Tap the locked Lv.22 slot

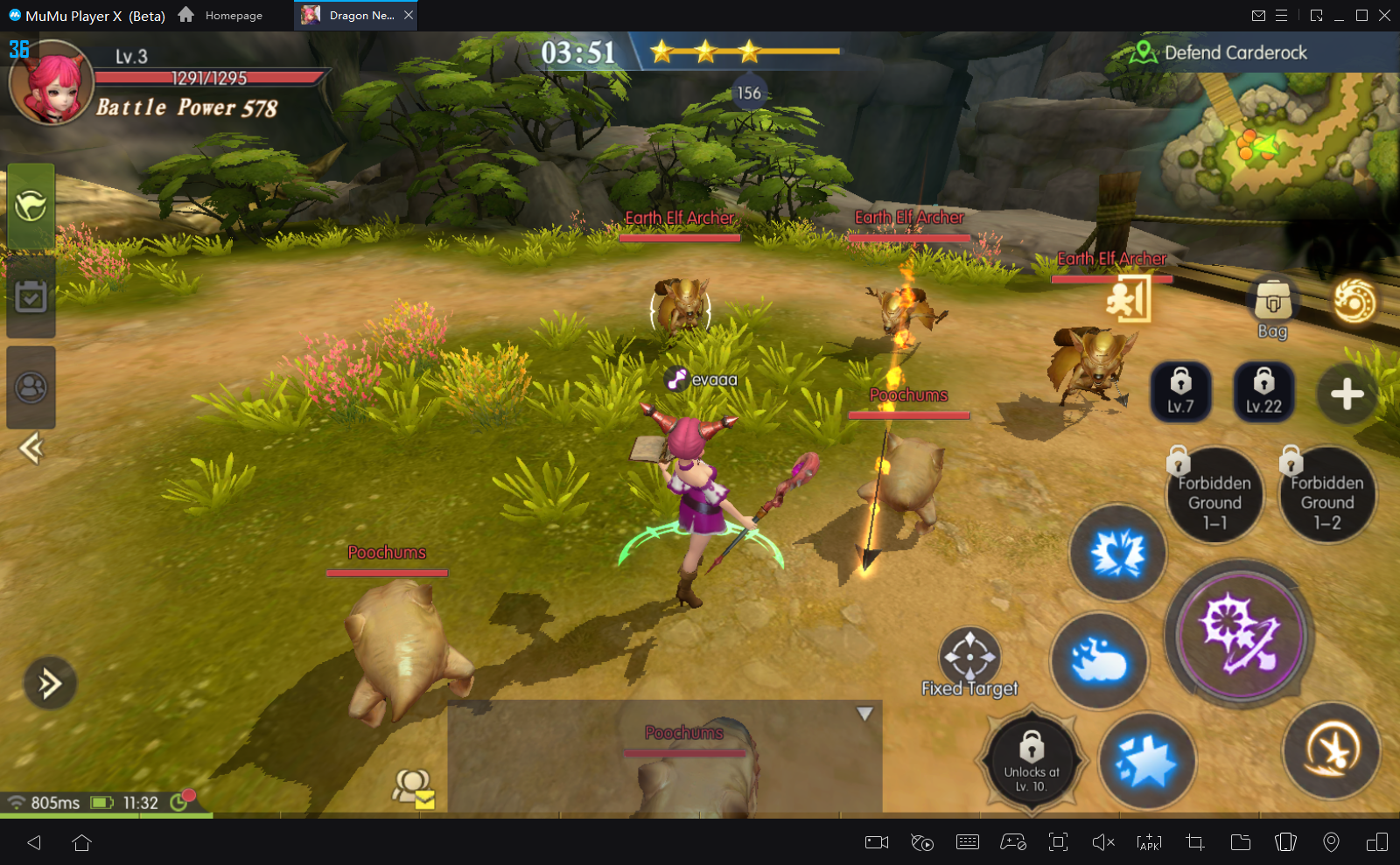tap(1263, 391)
